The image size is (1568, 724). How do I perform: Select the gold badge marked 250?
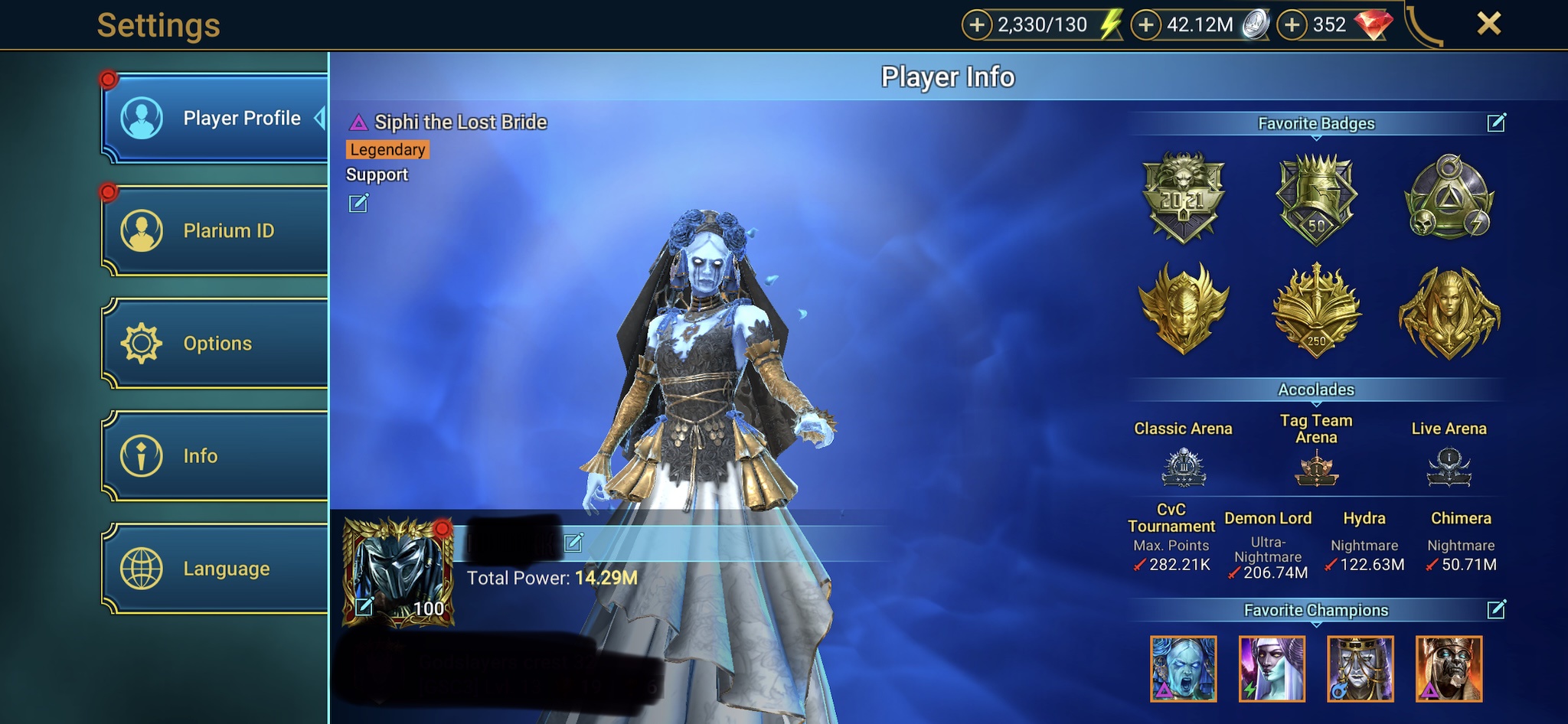pos(1316,311)
